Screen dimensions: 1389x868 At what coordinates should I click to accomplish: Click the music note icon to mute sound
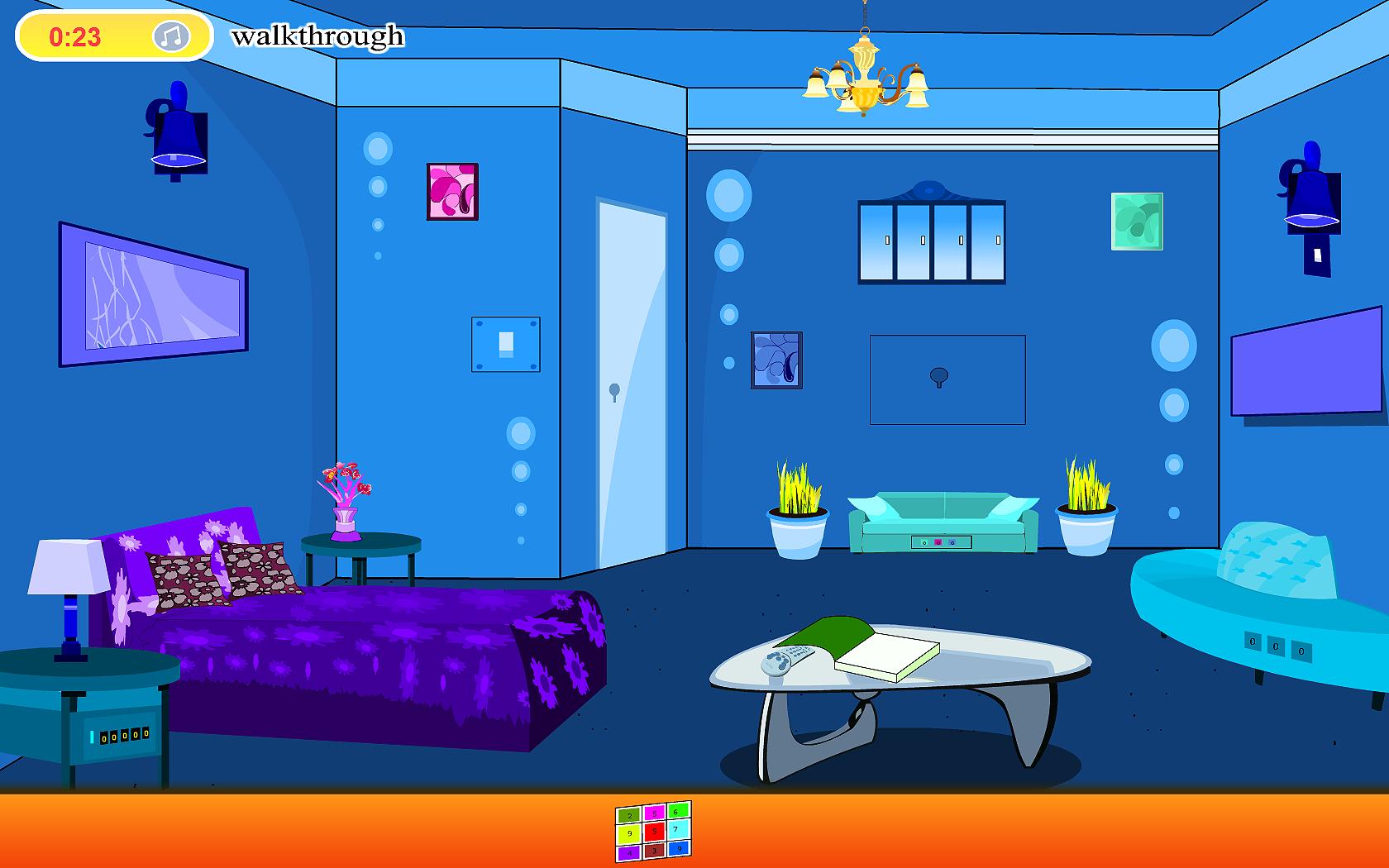(x=172, y=36)
